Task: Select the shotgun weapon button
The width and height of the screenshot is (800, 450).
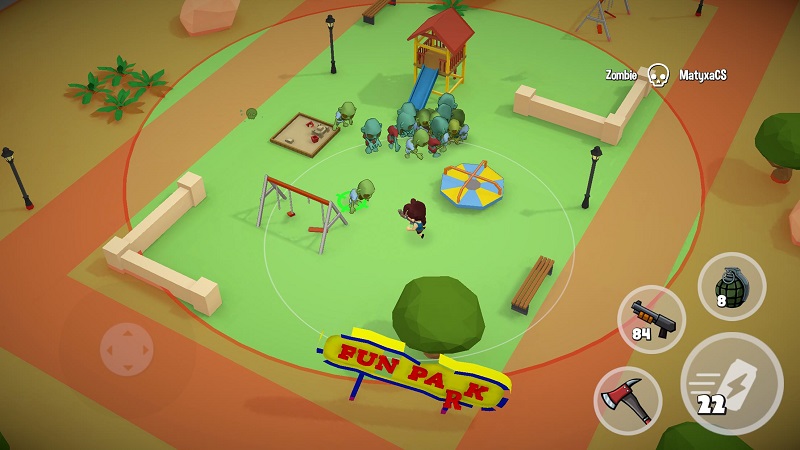Action: point(652,320)
